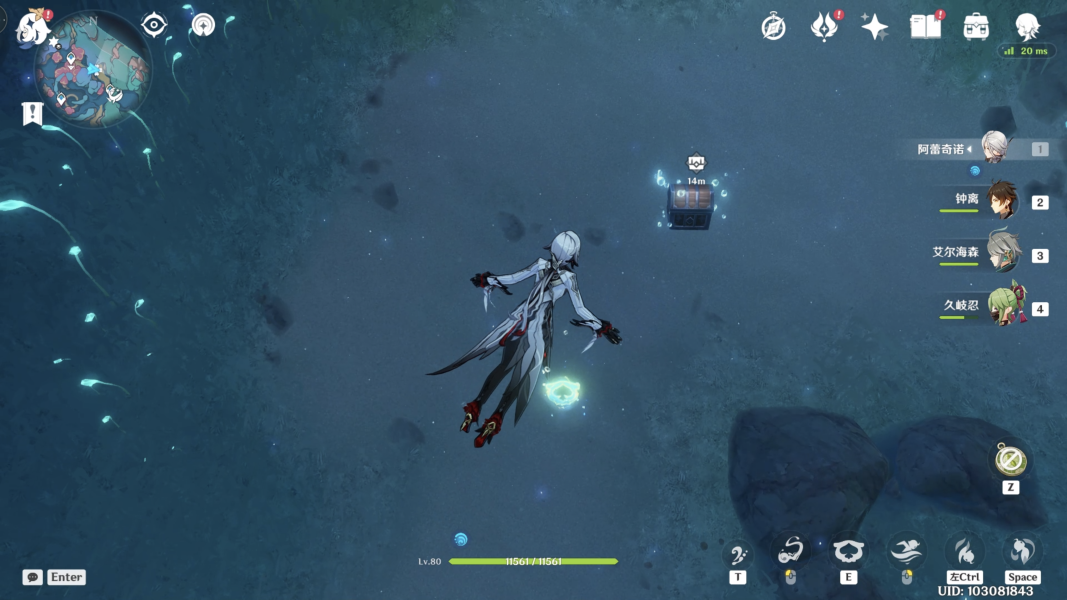This screenshot has height=600, width=1067.
Task: Open the backpack inventory
Action: click(976, 27)
